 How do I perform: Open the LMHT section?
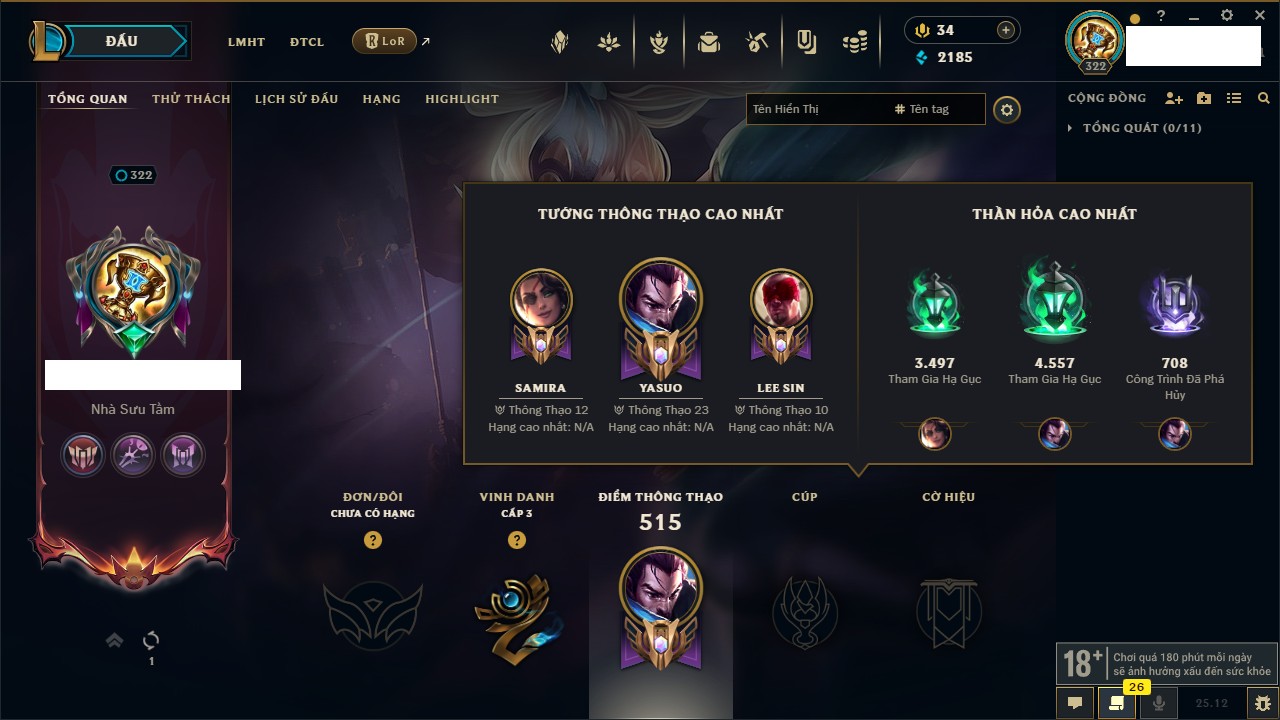point(246,42)
